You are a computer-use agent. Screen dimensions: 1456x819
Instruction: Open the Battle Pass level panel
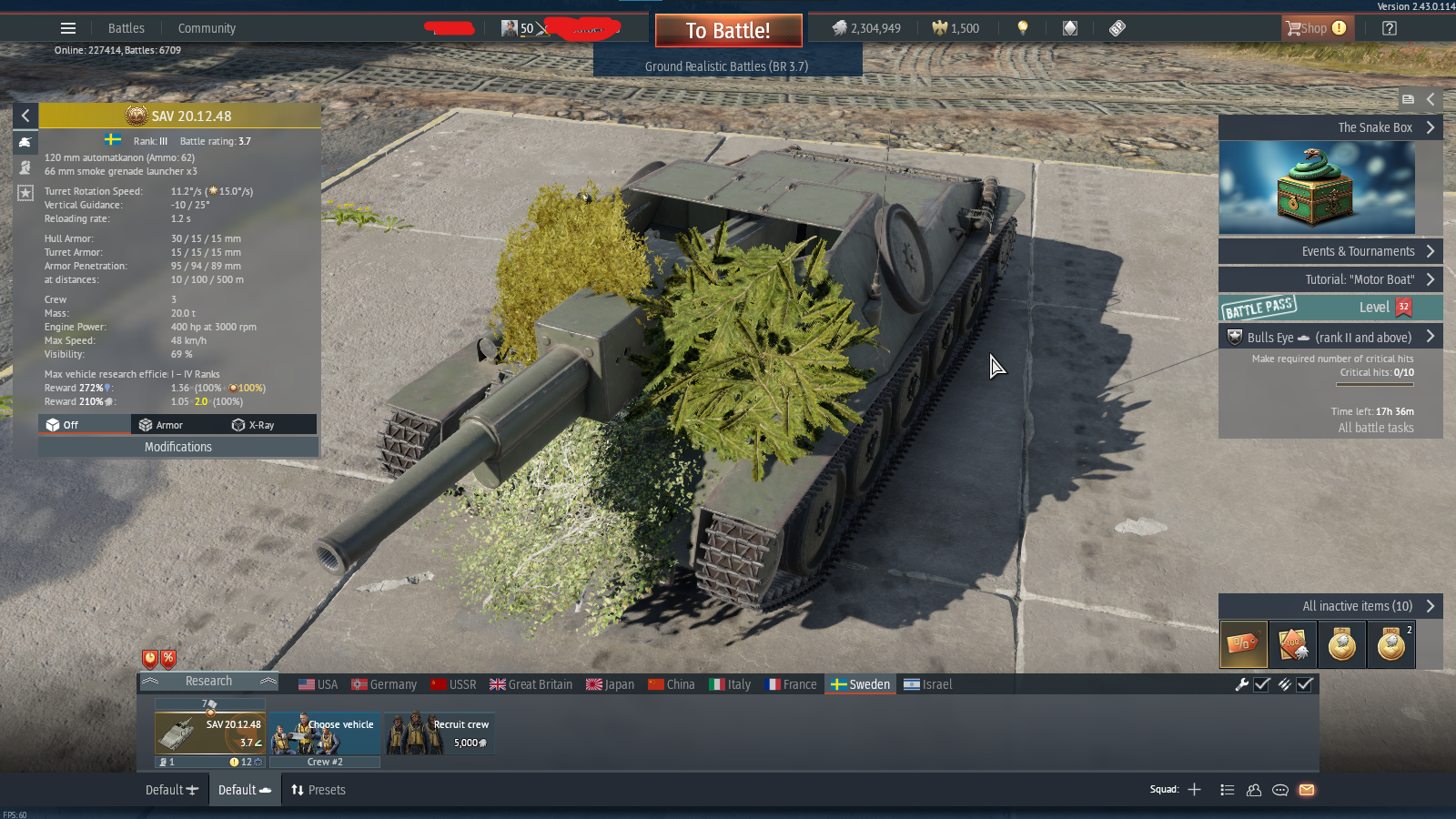(1330, 308)
